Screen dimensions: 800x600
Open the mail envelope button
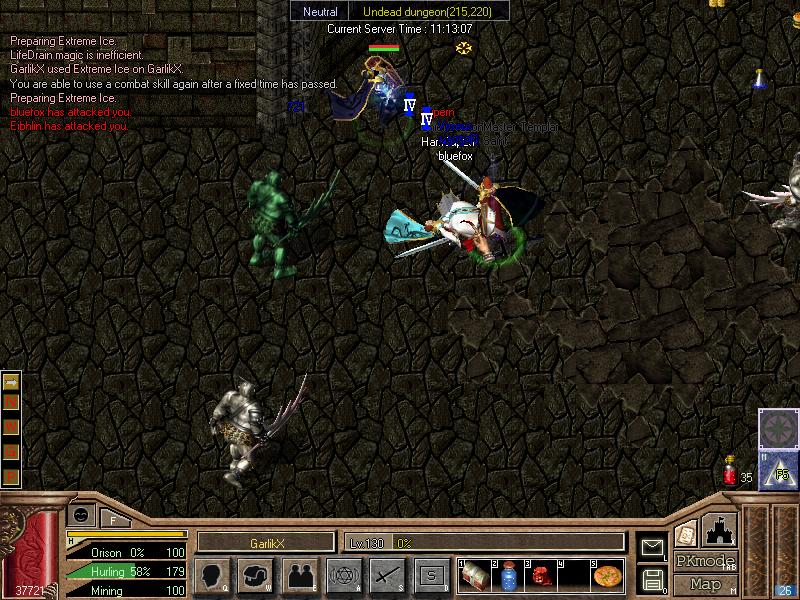tap(652, 547)
